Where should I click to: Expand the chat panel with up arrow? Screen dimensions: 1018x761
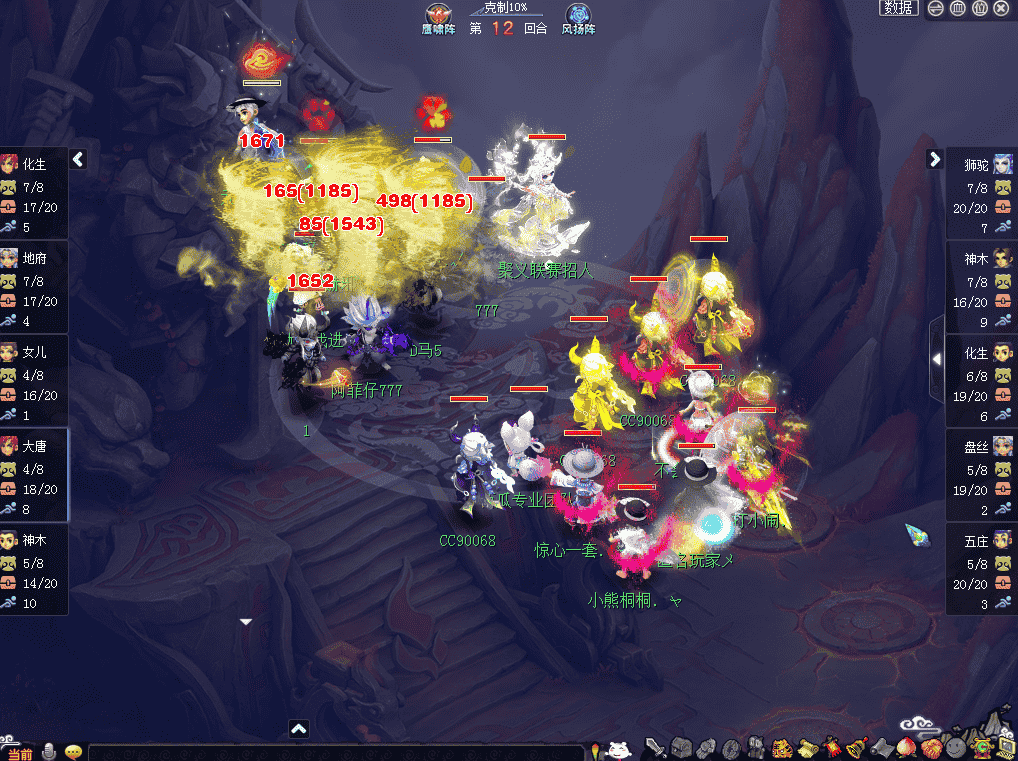point(298,729)
